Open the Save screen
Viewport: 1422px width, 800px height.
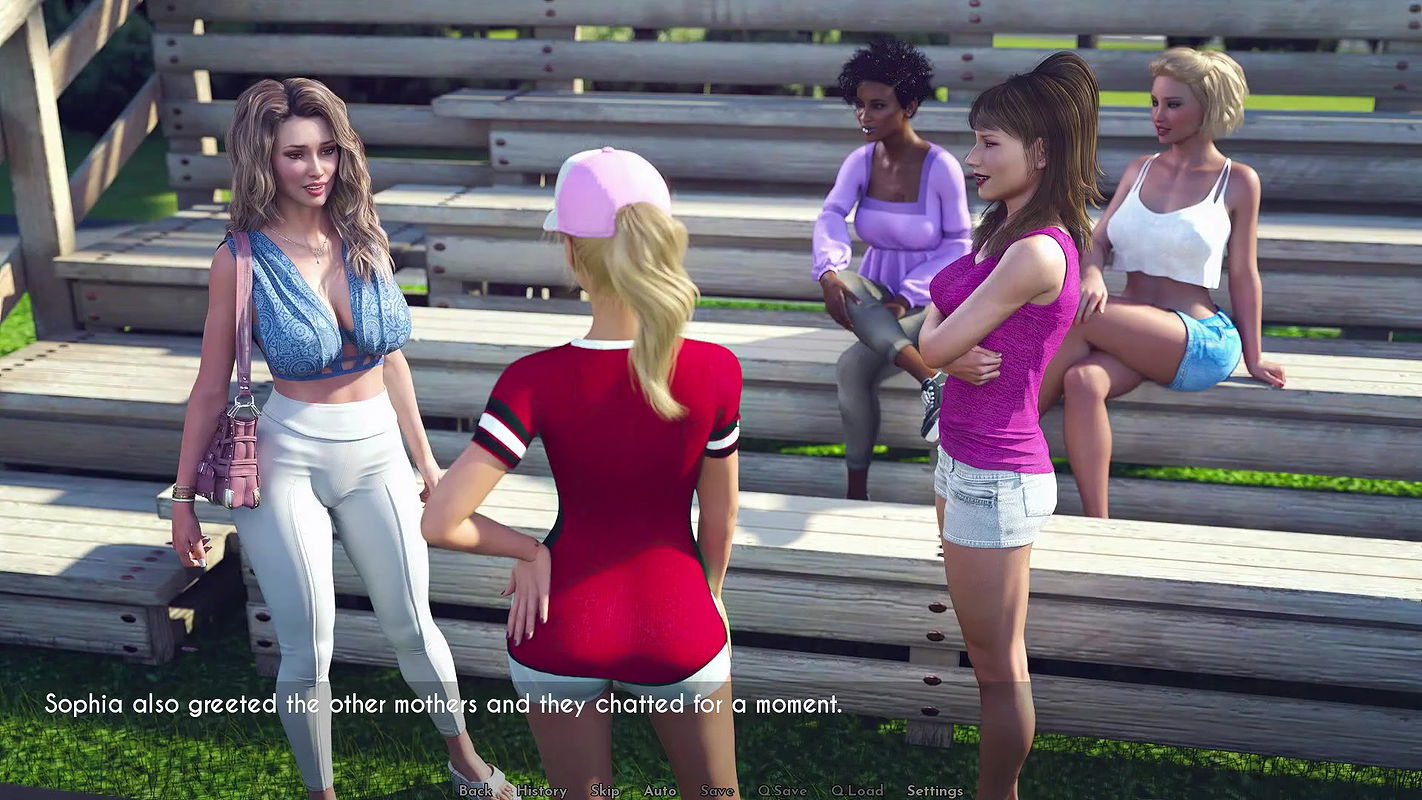[x=716, y=790]
